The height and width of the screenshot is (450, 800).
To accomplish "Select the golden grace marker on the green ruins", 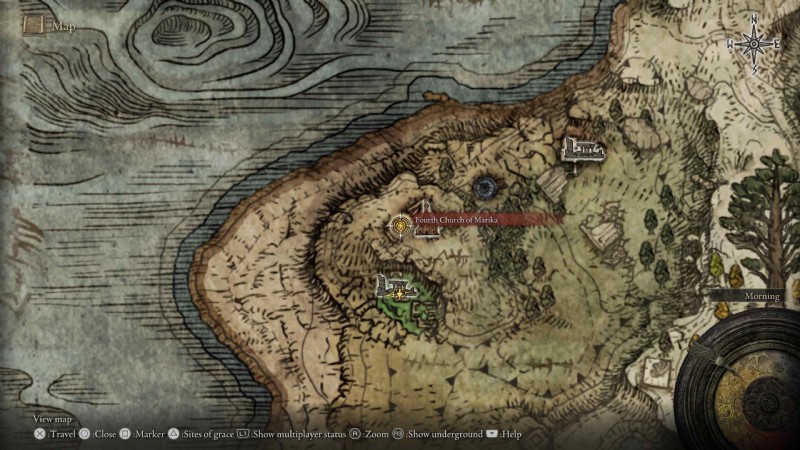I will tap(400, 294).
